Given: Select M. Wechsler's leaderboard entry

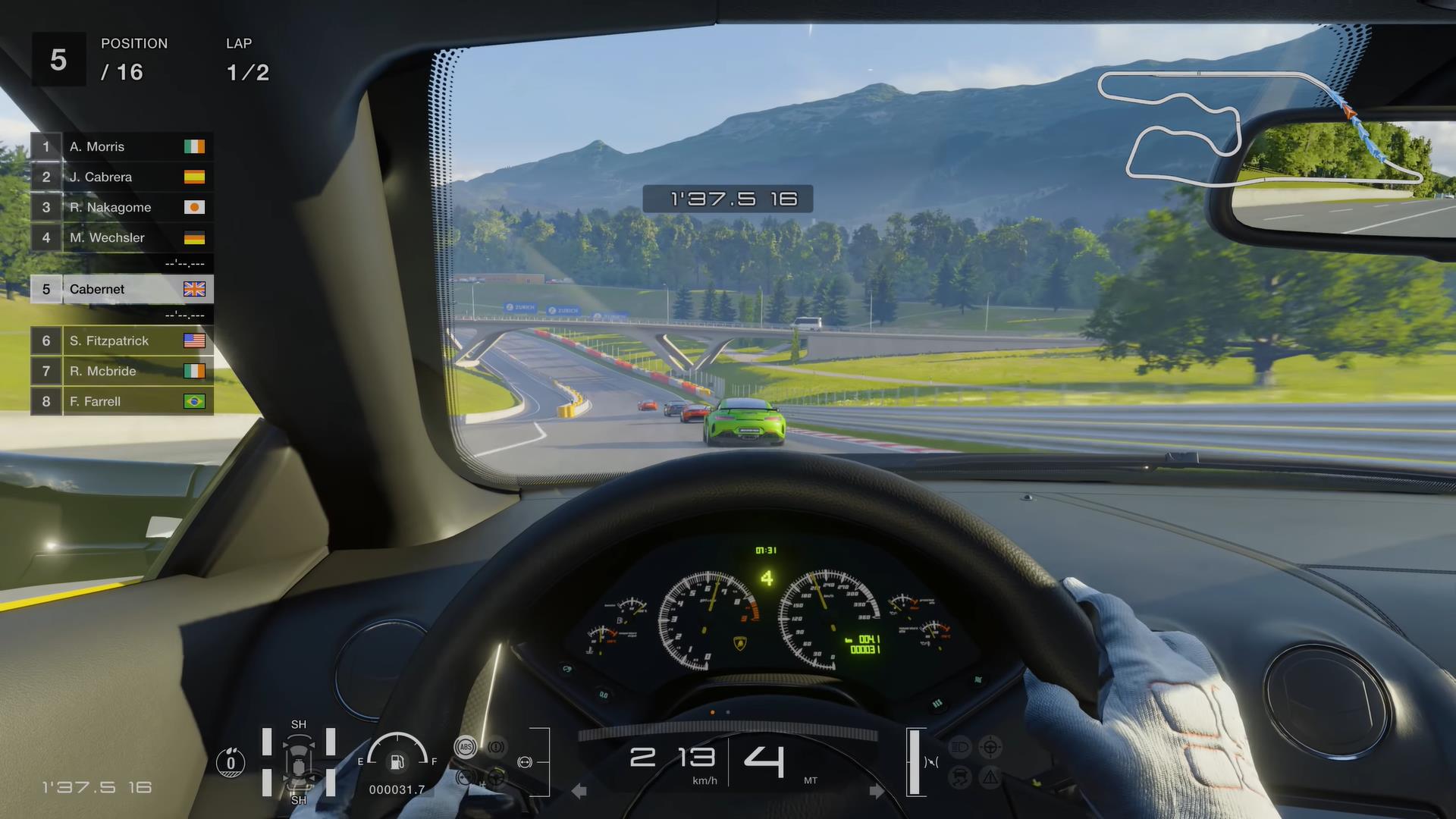Looking at the screenshot, I should pyautogui.click(x=121, y=238).
